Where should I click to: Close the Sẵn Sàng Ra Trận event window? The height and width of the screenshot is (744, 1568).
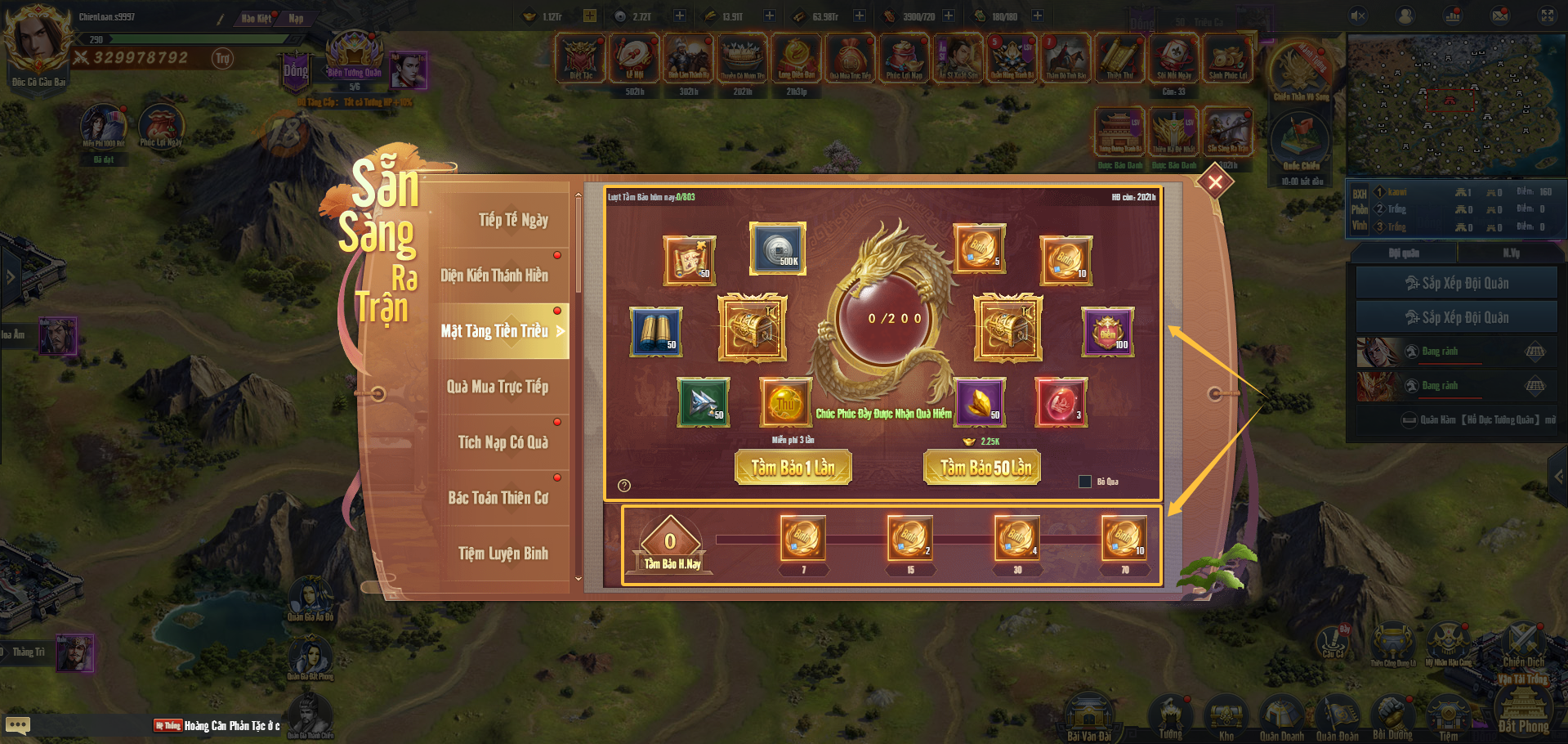[x=1215, y=182]
